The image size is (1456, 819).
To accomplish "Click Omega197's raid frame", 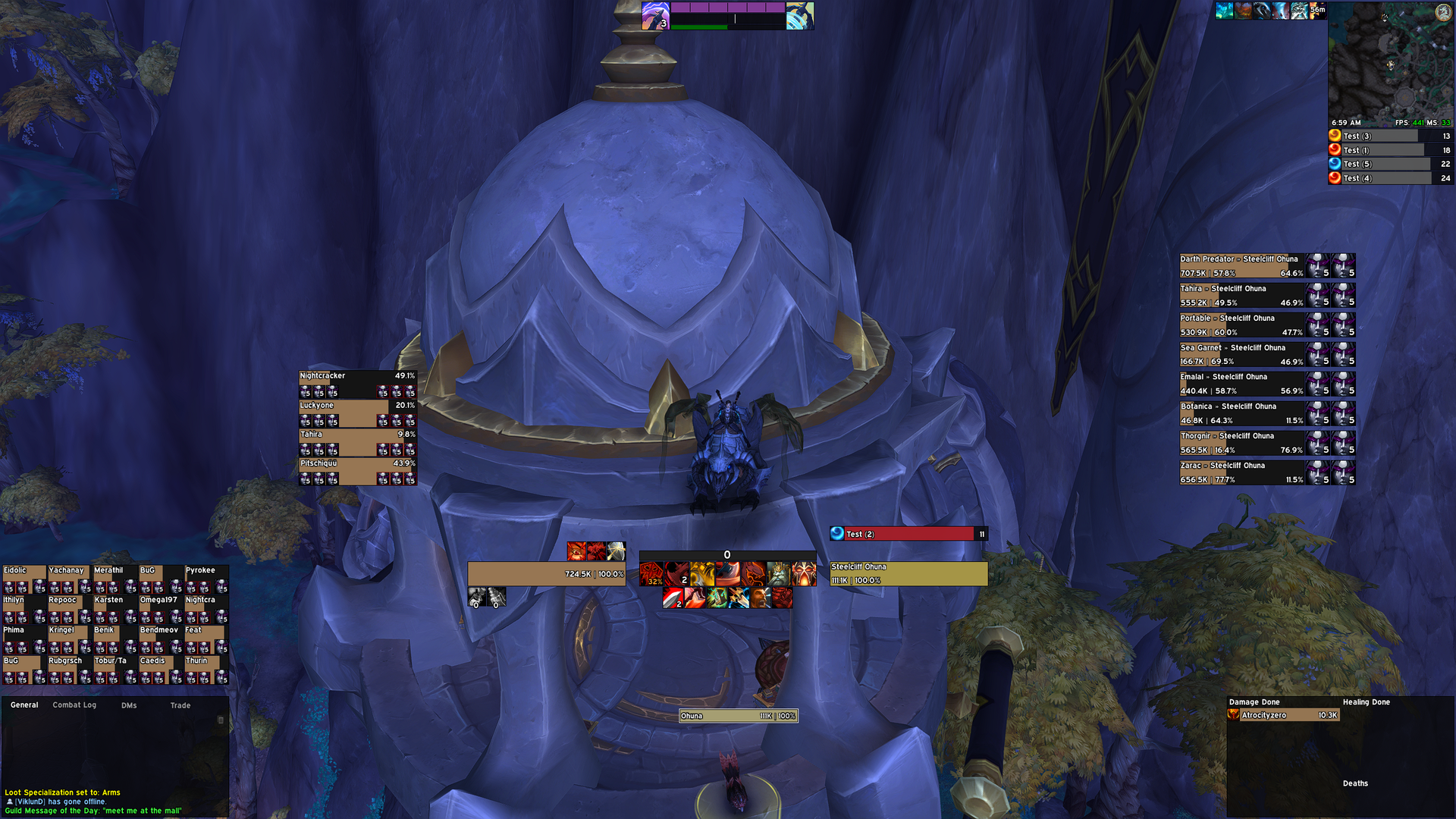I will [x=160, y=609].
